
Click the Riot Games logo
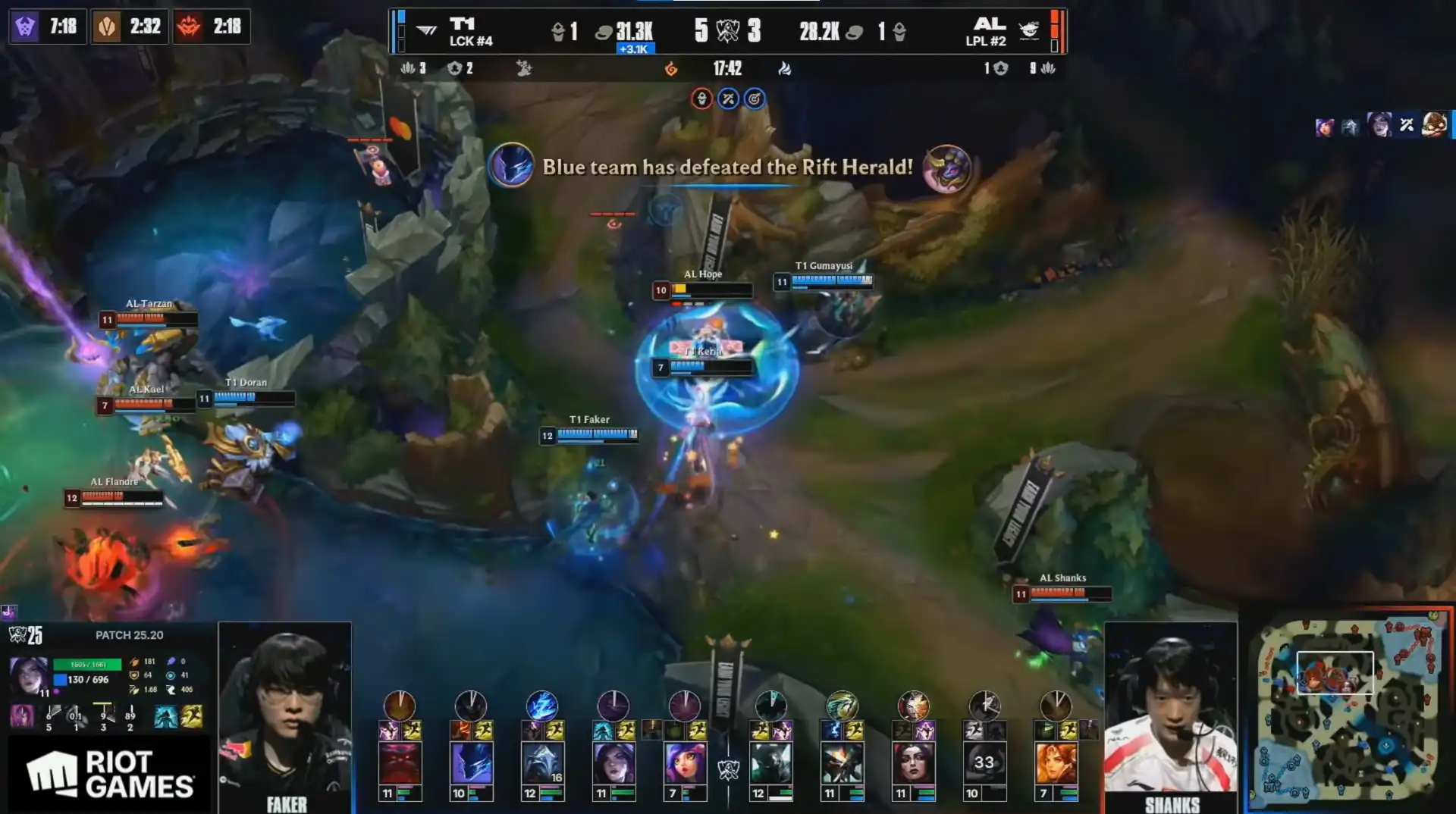pyautogui.click(x=110, y=774)
